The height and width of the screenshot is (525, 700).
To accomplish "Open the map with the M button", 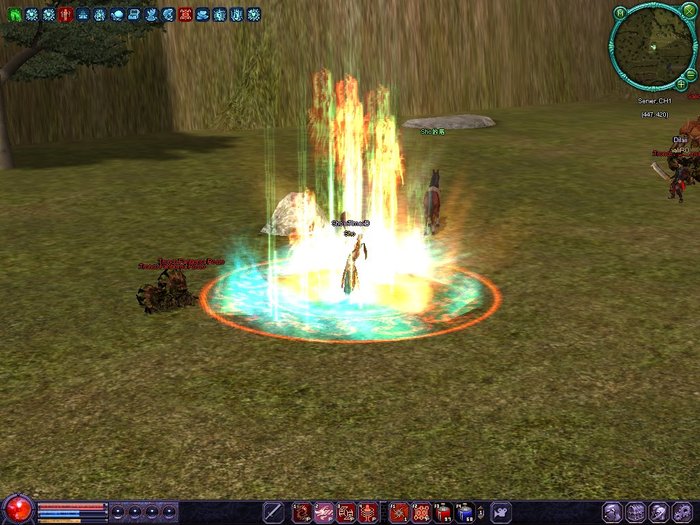I will pos(620,13).
